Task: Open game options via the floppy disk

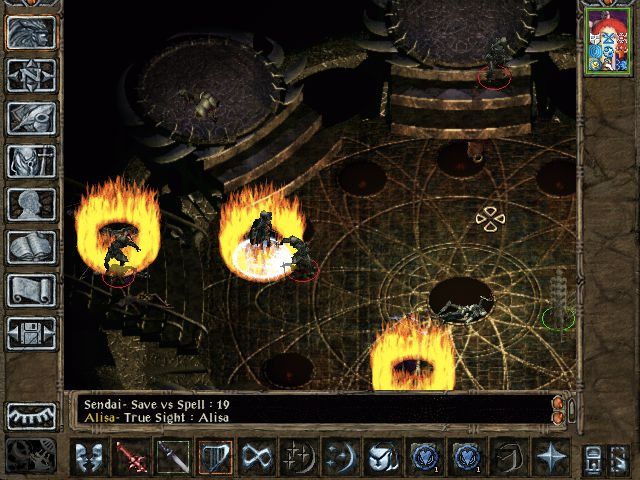Action: 31,333
